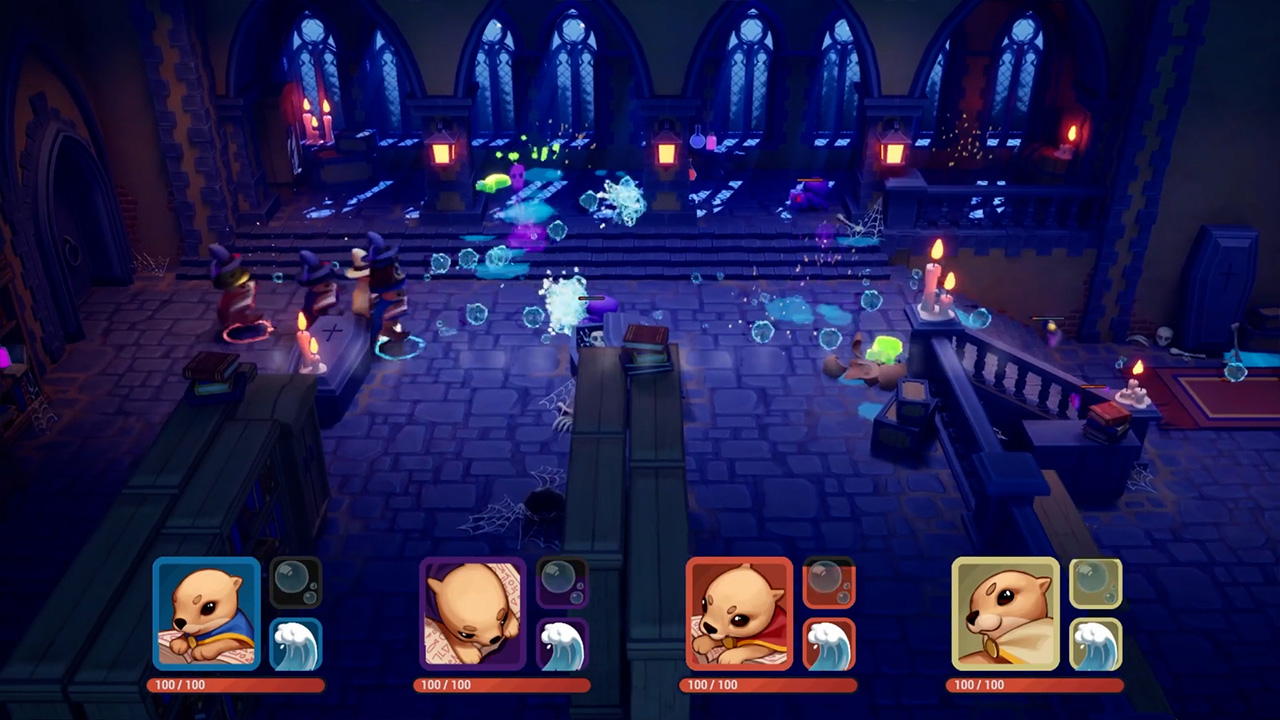Click the blue otter's 100/100 health bar
Viewport: 1280px width, 720px height.
[237, 685]
